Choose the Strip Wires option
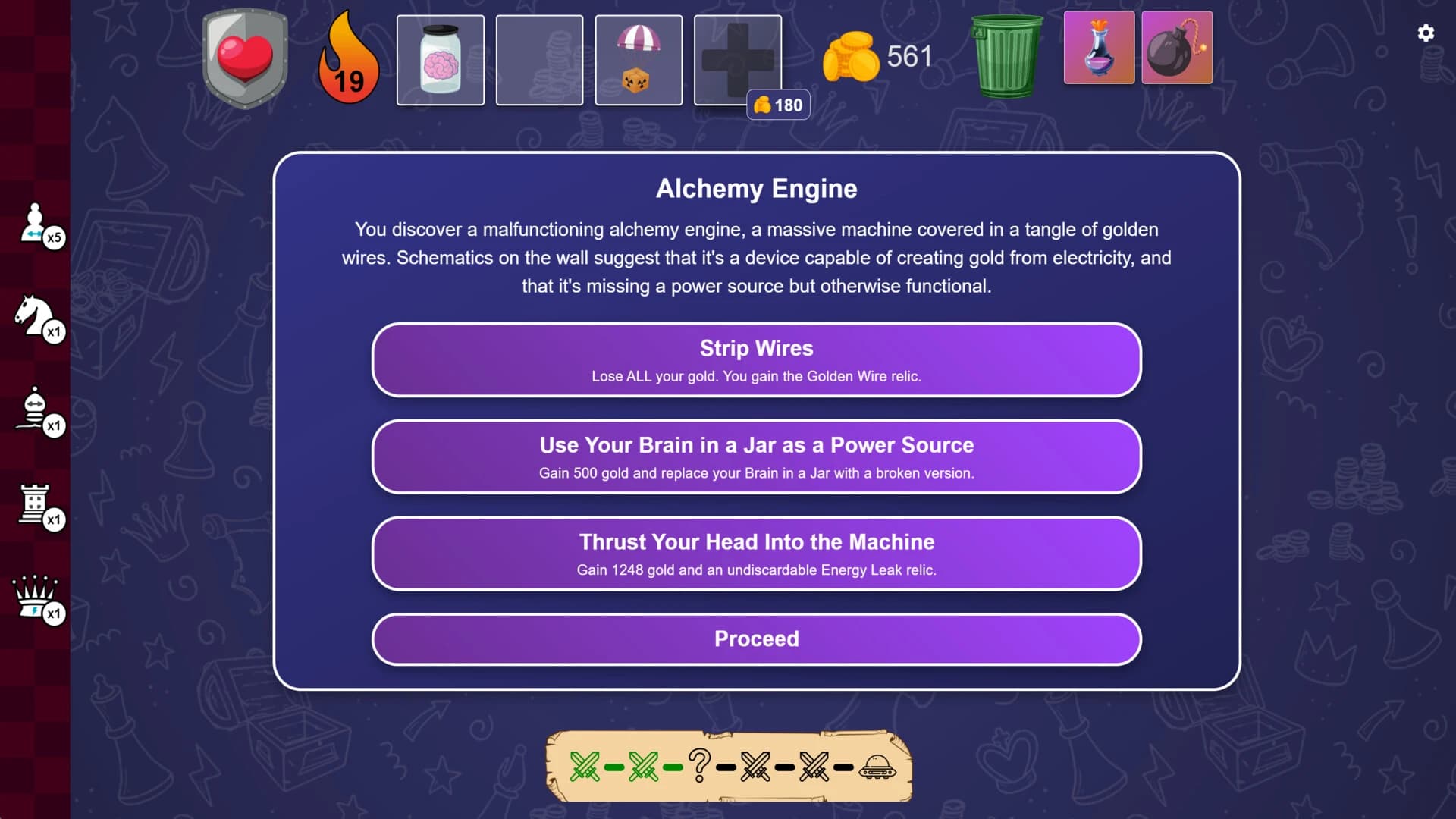The image size is (1456, 819). point(756,359)
